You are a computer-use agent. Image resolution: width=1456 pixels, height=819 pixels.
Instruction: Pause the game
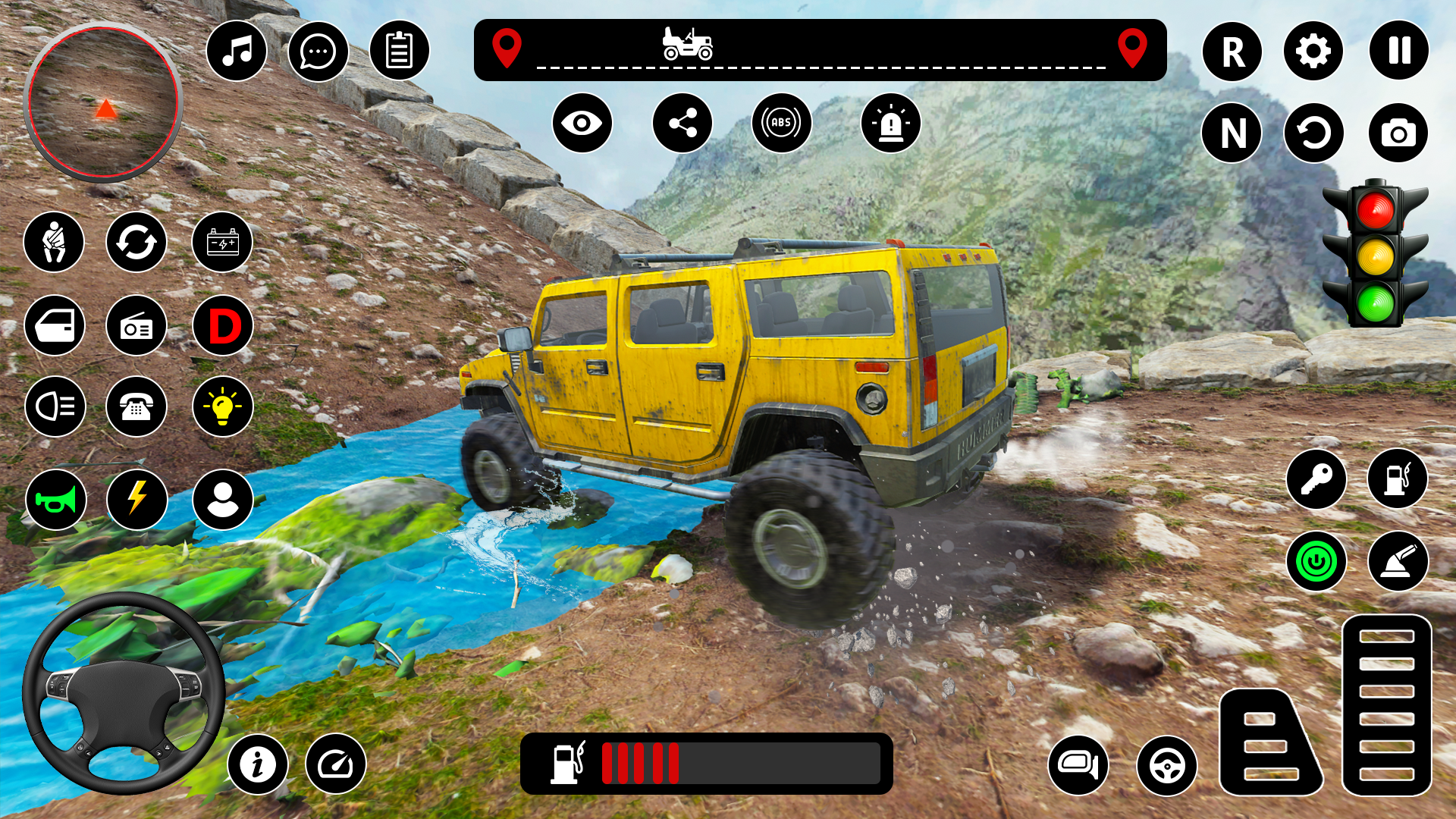1398,51
